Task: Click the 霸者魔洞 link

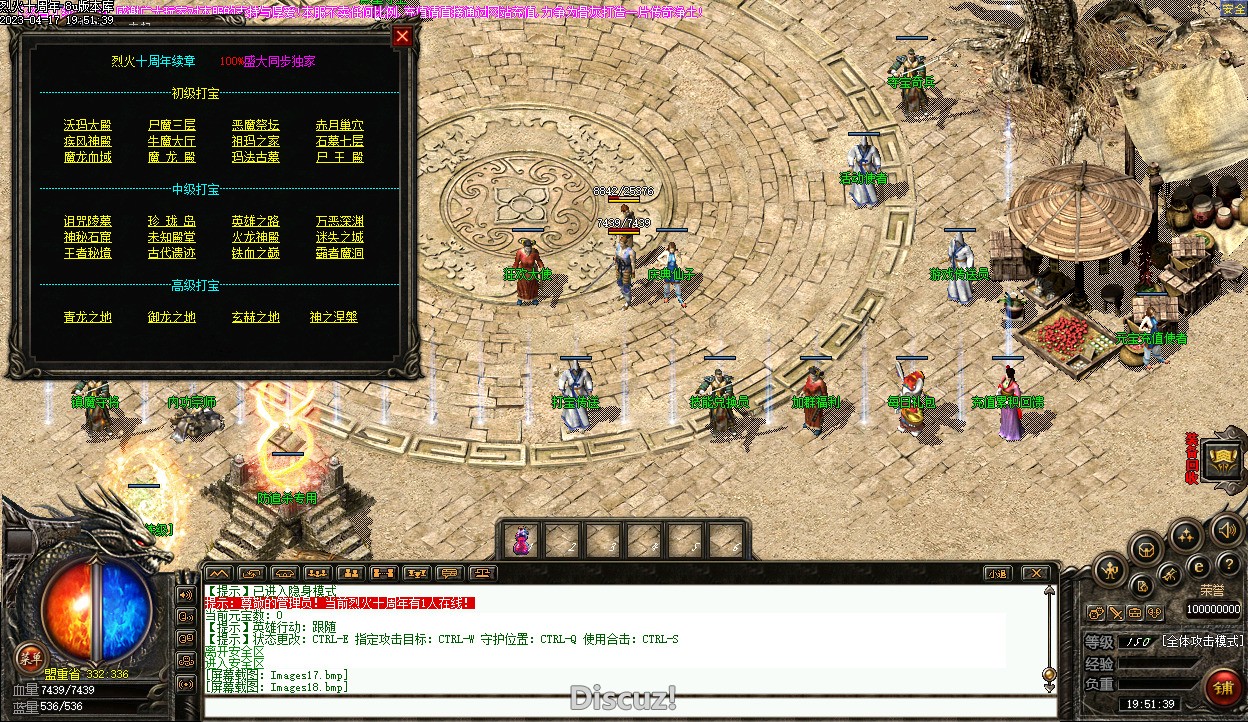Action: tap(340, 253)
